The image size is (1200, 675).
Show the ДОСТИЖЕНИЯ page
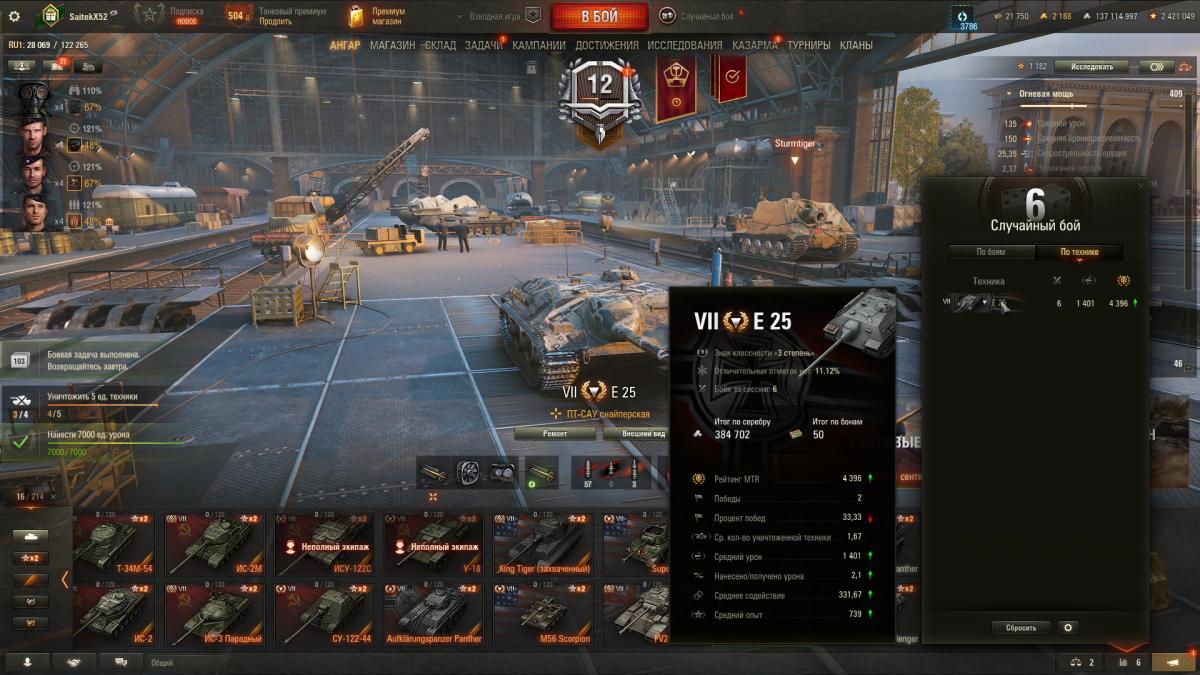tap(607, 45)
